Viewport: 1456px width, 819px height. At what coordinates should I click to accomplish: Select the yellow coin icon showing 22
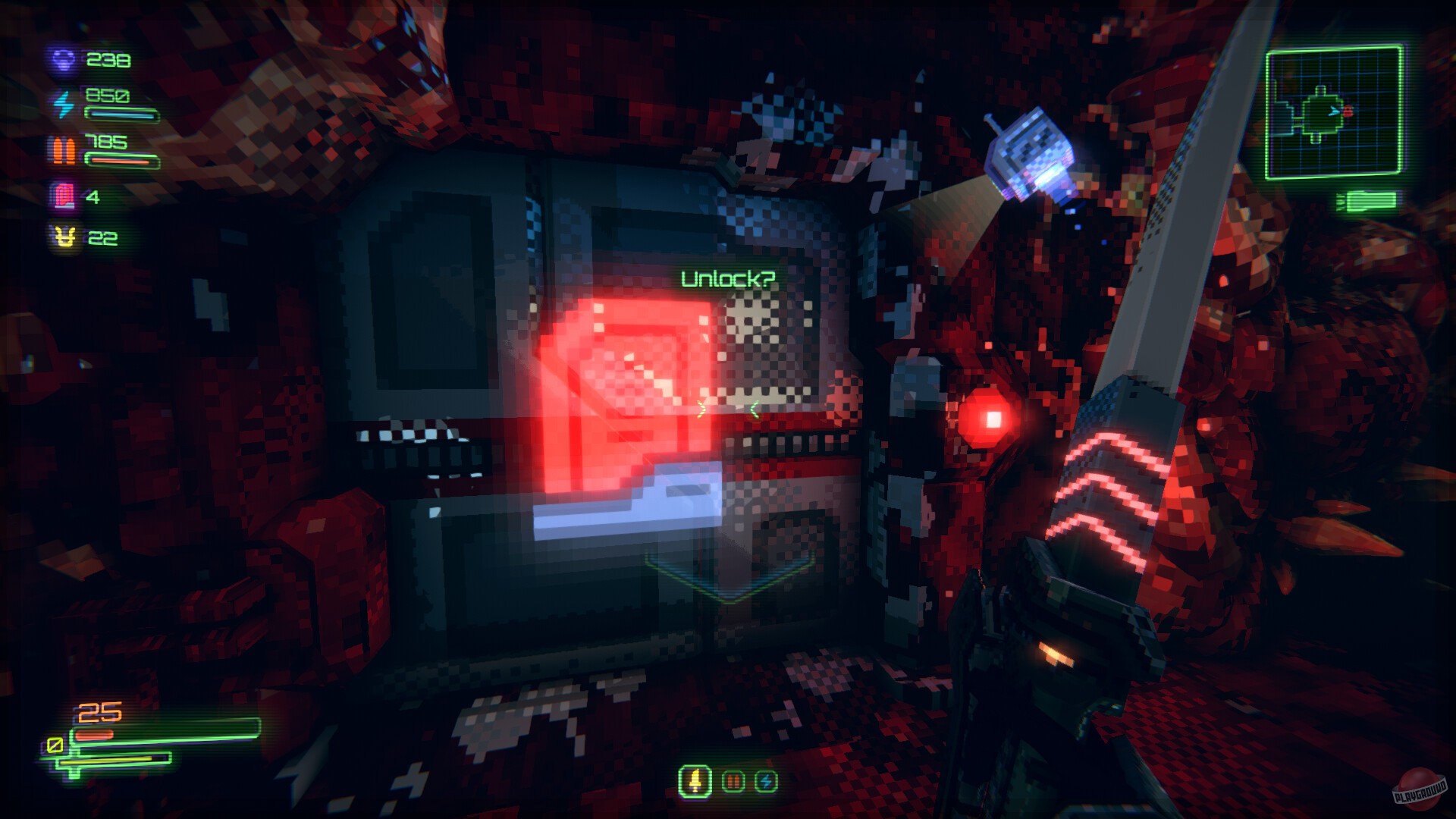(67, 237)
